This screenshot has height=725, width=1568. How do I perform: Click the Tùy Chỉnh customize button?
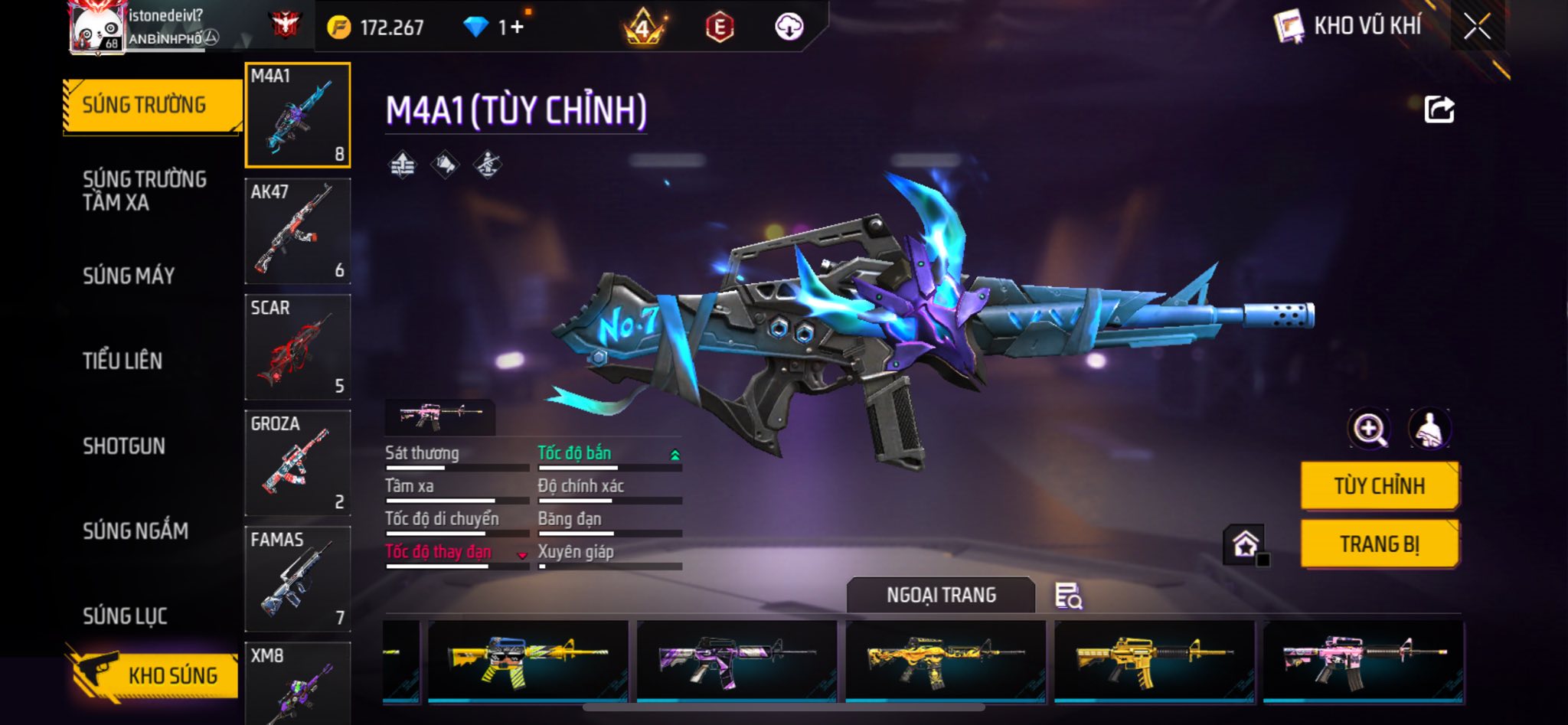(x=1379, y=486)
